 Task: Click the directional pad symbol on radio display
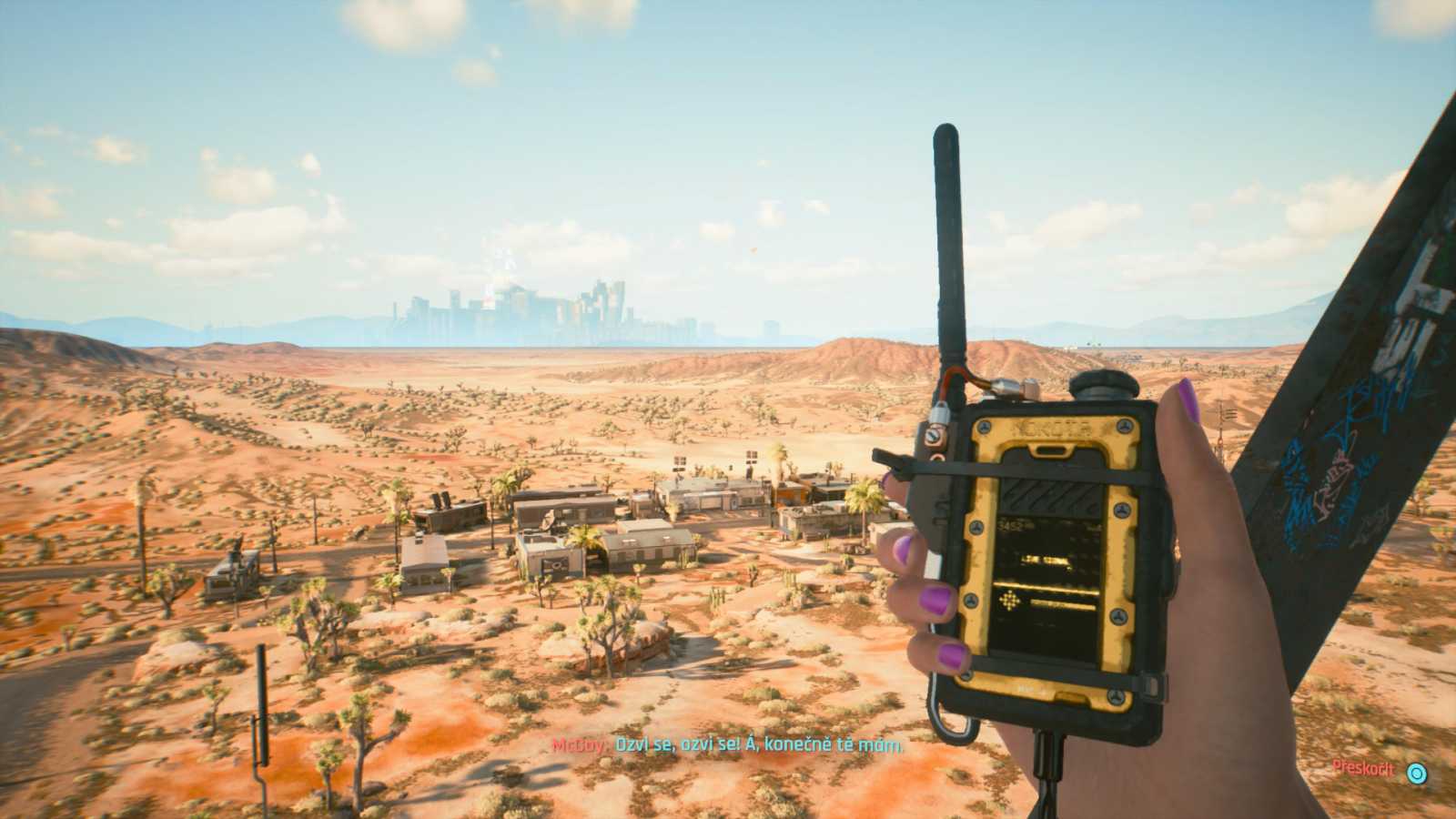(x=1009, y=598)
